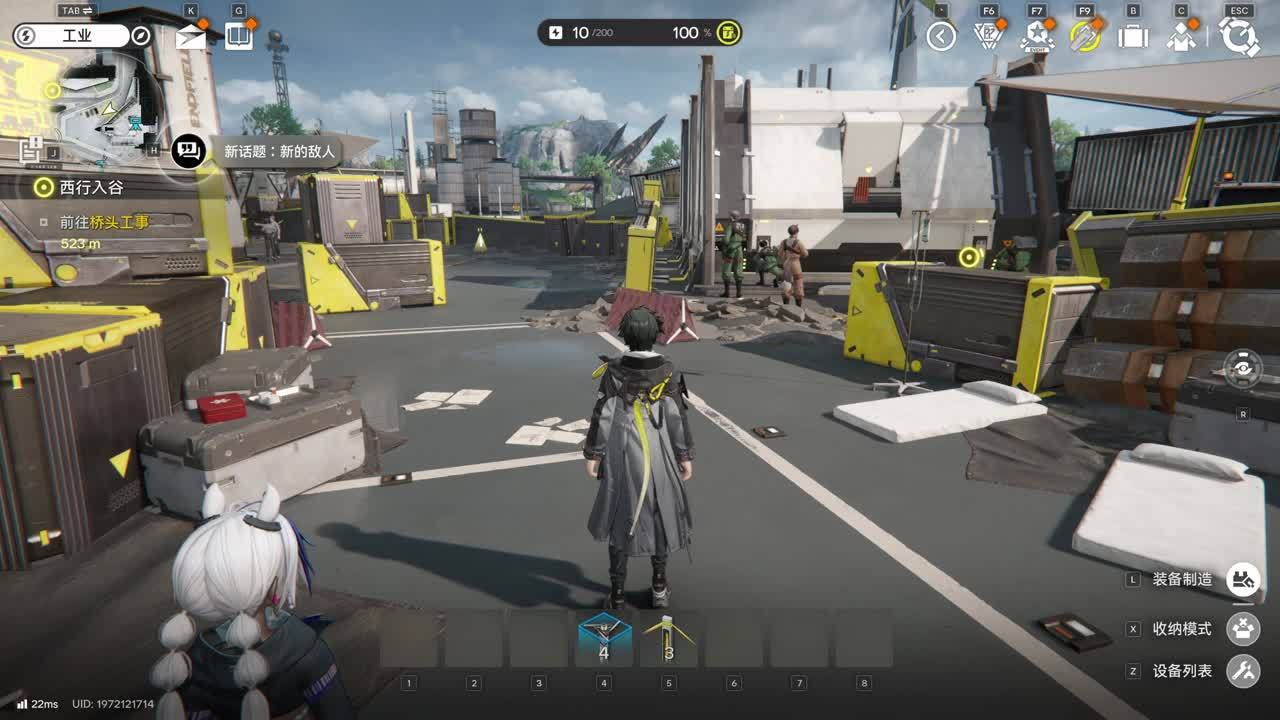The height and width of the screenshot is (720, 1280).
Task: Activate 收纳模式 storage mode
Action: (x=1243, y=629)
